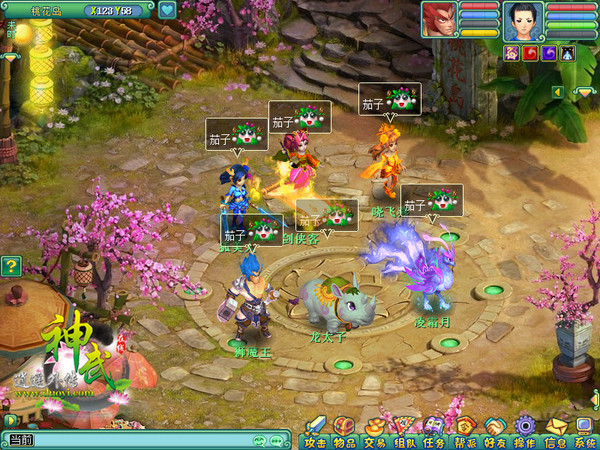600x450 pixels.
Task: Click the penguin status icon
Action: (567, 52)
